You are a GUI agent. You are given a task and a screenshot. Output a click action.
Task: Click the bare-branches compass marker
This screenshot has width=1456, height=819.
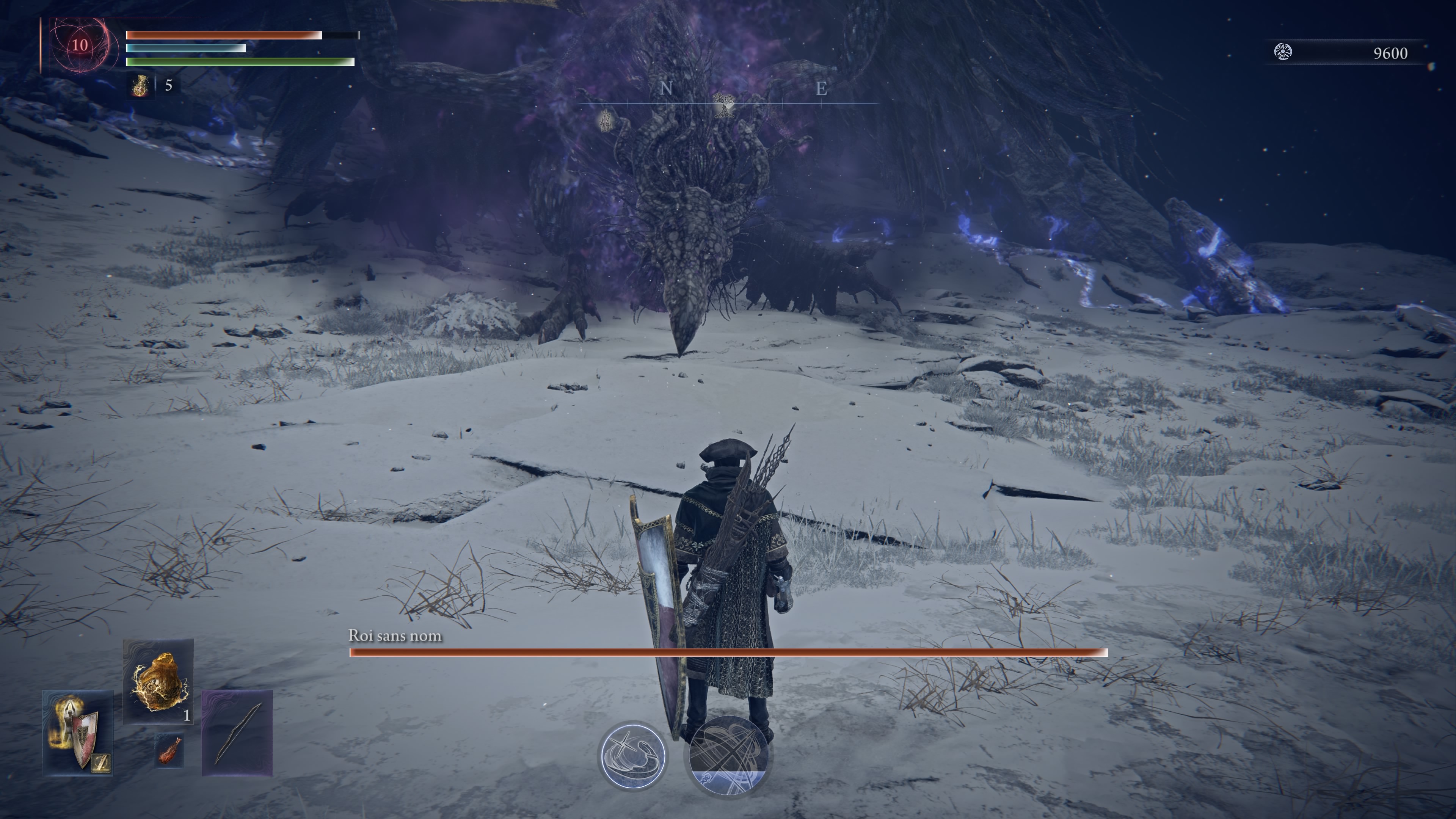click(606, 121)
